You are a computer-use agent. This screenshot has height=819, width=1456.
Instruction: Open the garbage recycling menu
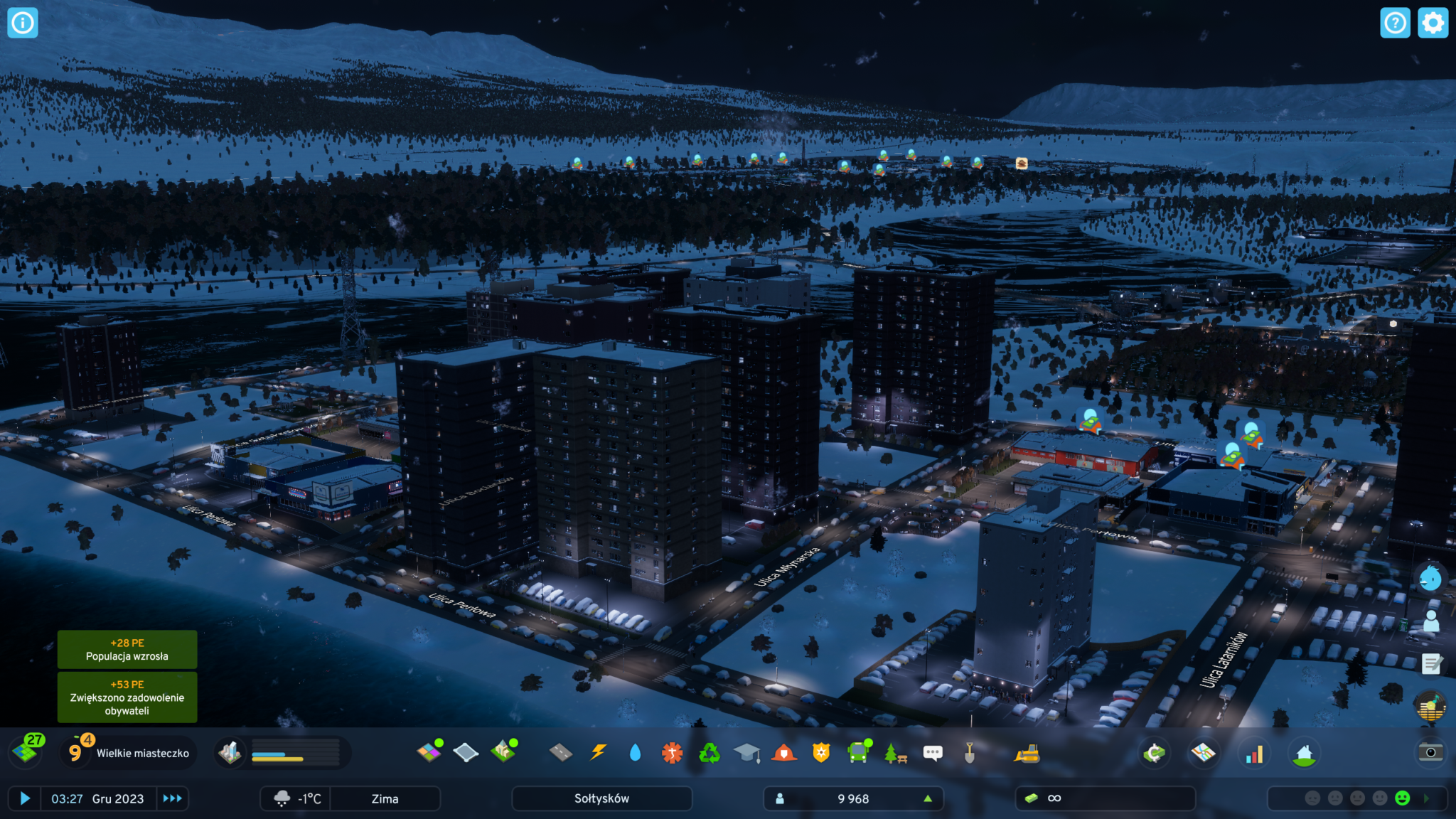pyautogui.click(x=710, y=752)
